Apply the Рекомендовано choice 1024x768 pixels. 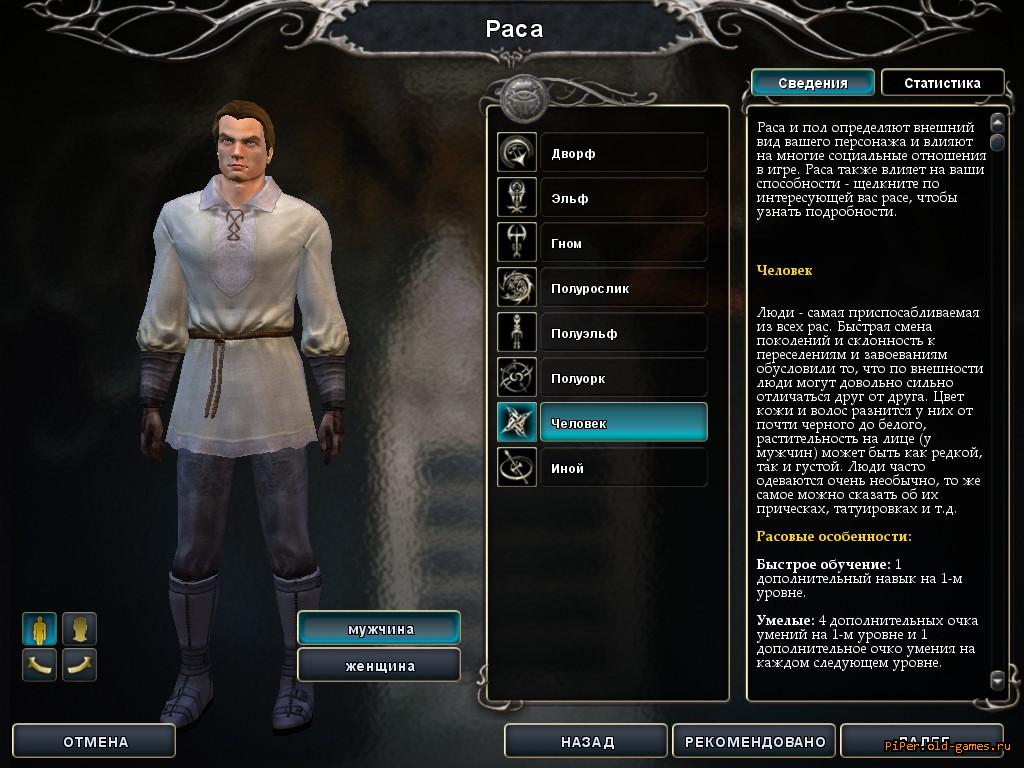click(755, 742)
